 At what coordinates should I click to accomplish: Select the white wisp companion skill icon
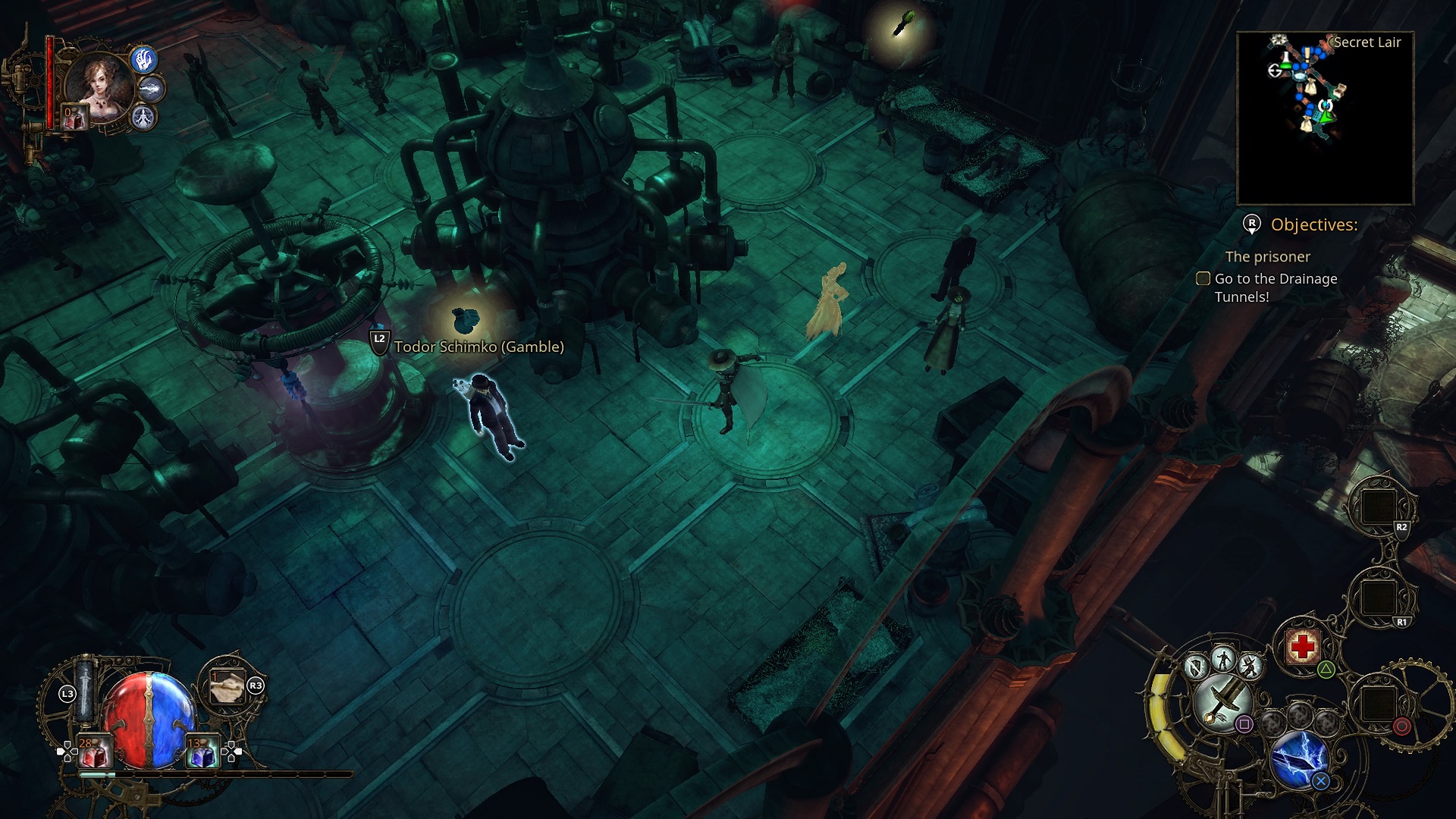click(x=152, y=89)
